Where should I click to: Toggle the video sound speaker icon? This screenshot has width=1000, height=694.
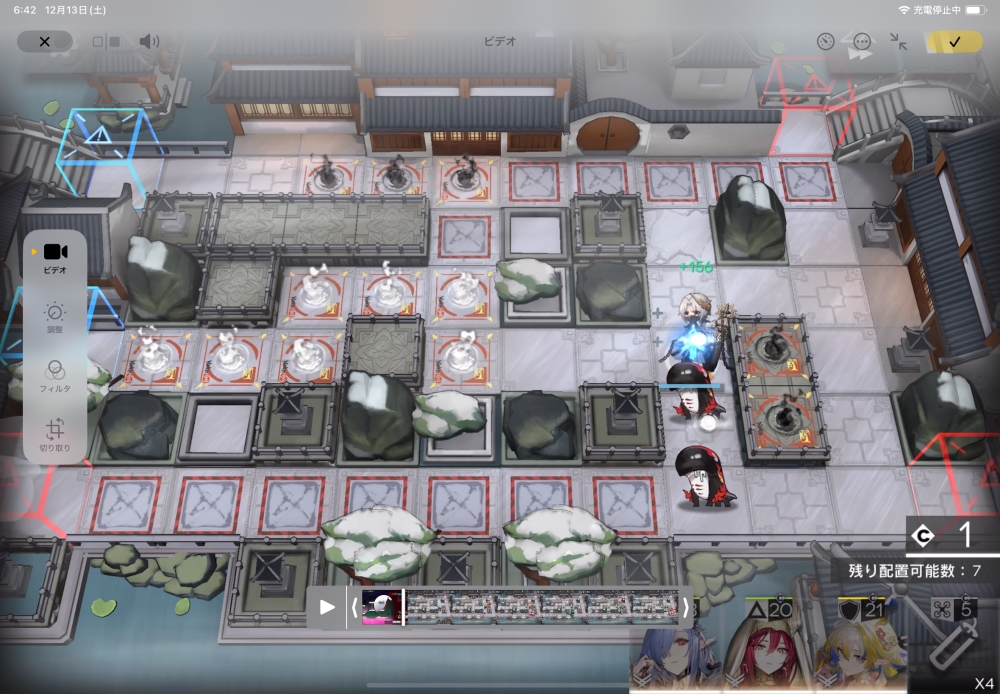click(149, 41)
